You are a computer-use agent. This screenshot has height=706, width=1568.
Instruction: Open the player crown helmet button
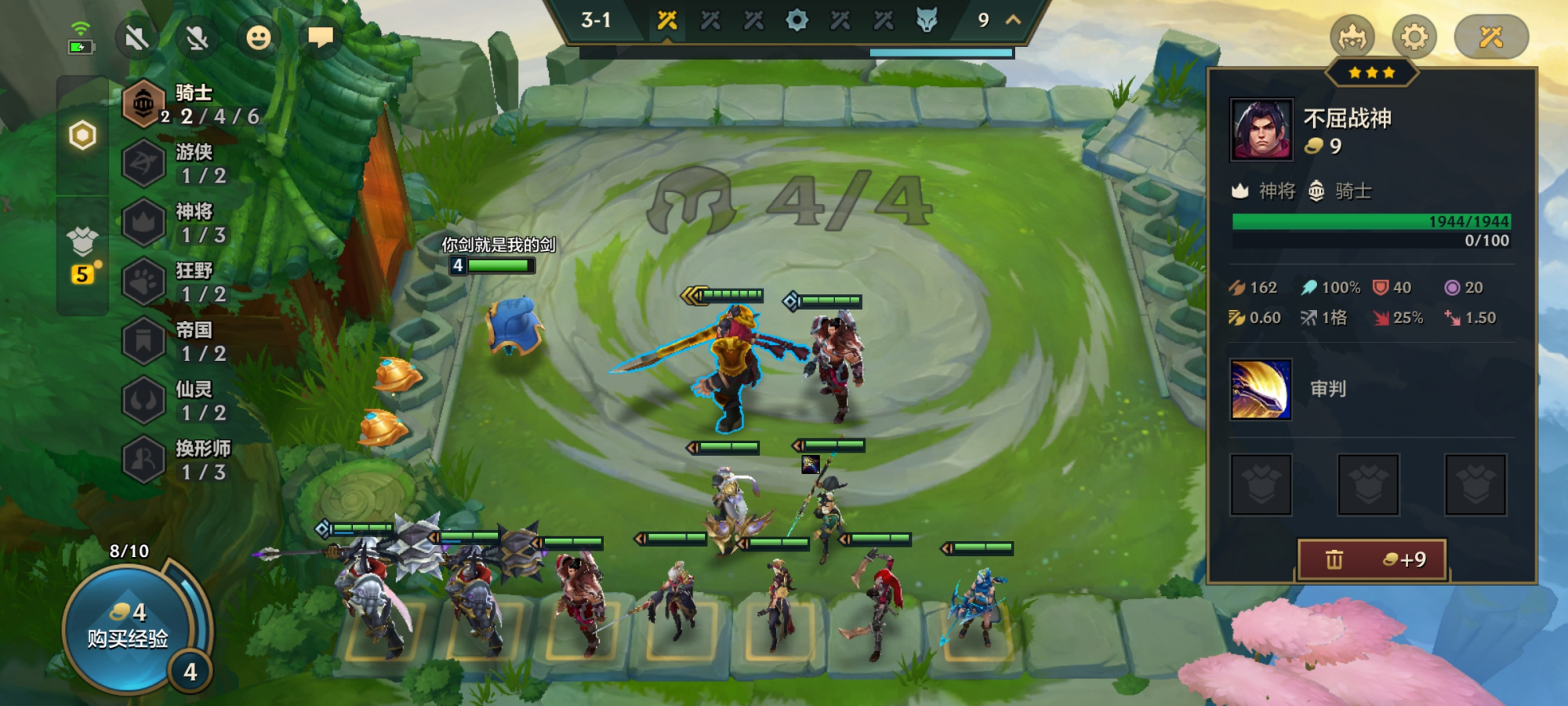click(x=1352, y=37)
